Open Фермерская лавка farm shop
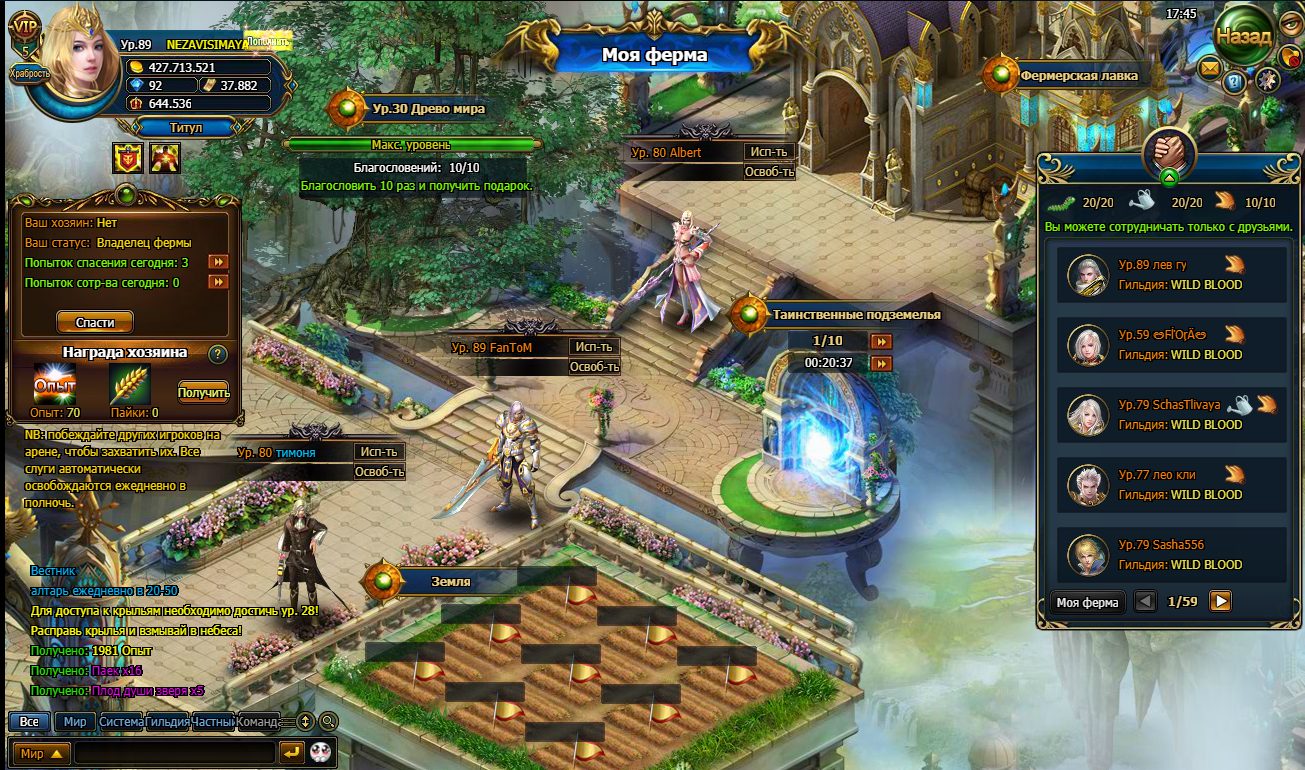This screenshot has width=1305, height=770. [x=1077, y=75]
